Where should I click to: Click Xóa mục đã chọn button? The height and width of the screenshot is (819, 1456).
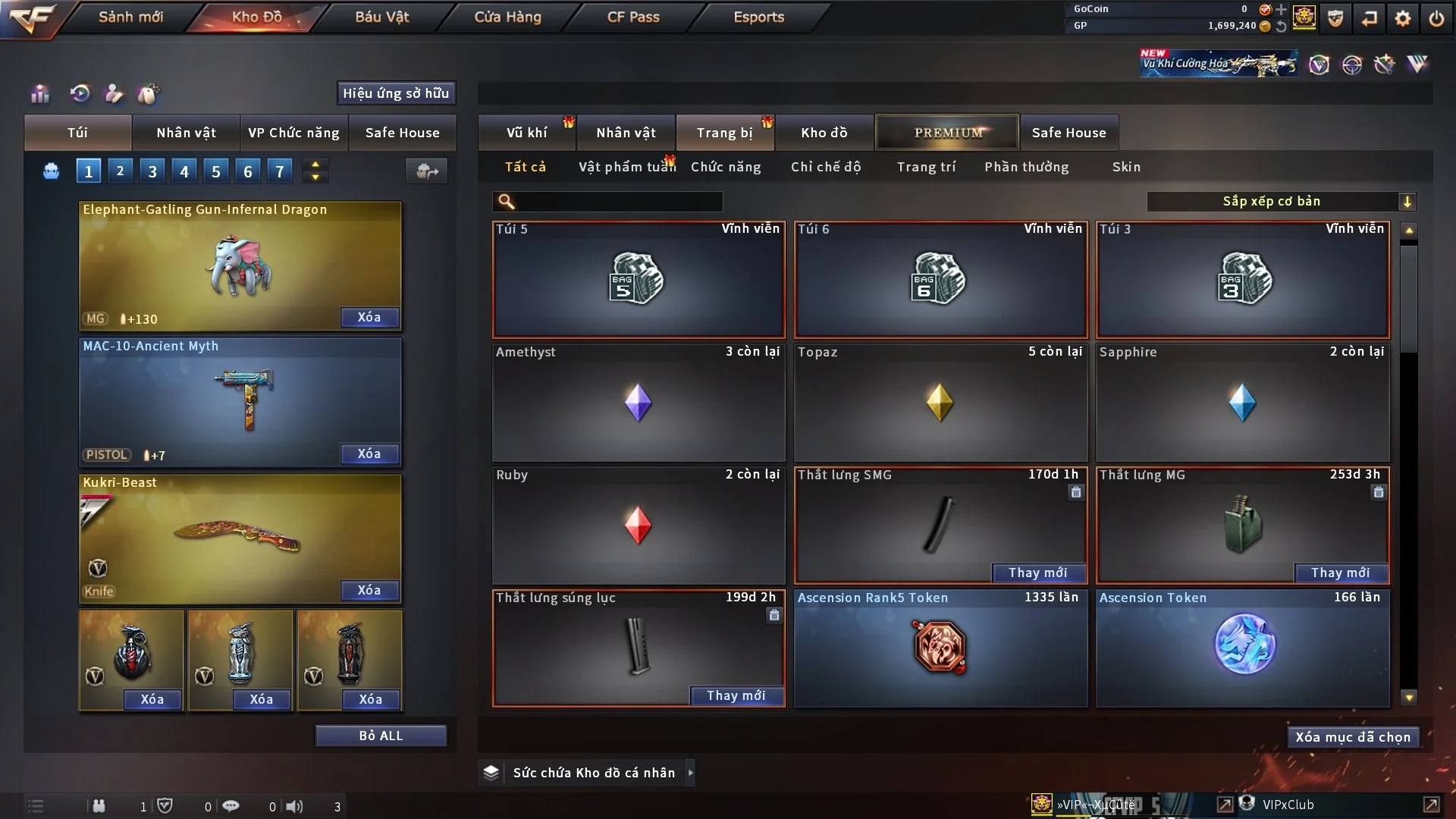tap(1353, 737)
